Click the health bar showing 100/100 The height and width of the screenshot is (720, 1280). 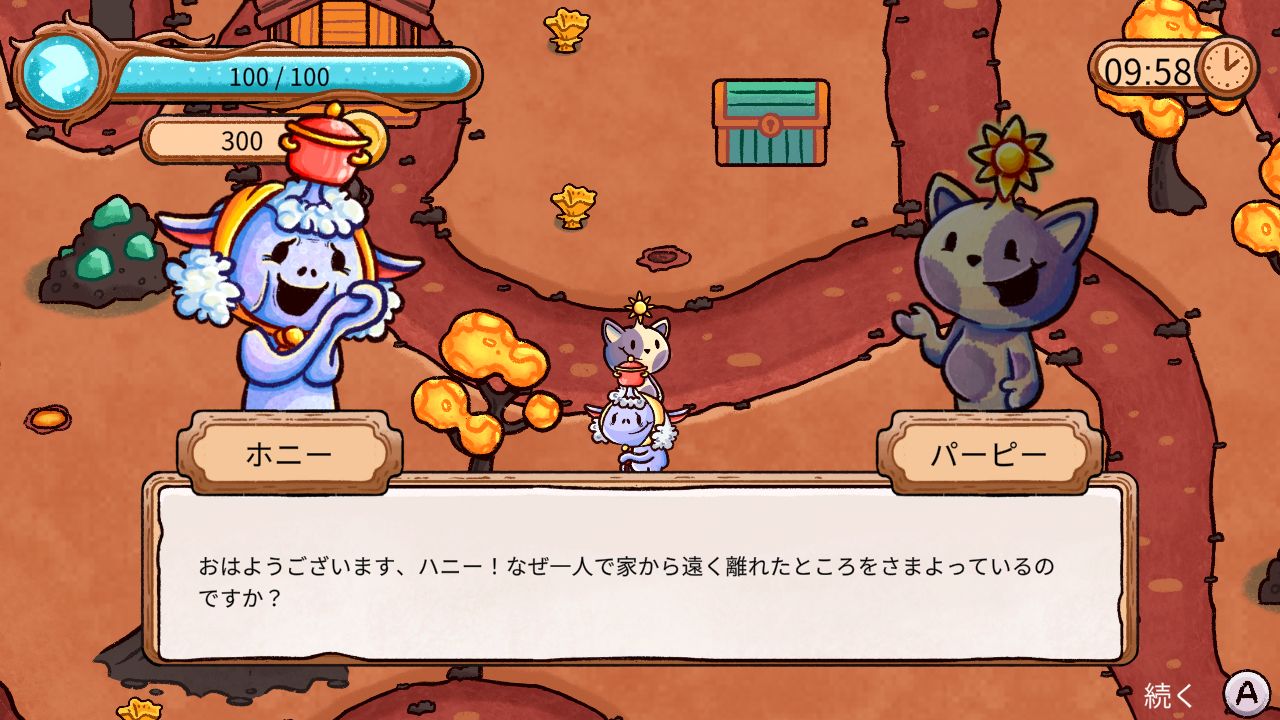(280, 73)
